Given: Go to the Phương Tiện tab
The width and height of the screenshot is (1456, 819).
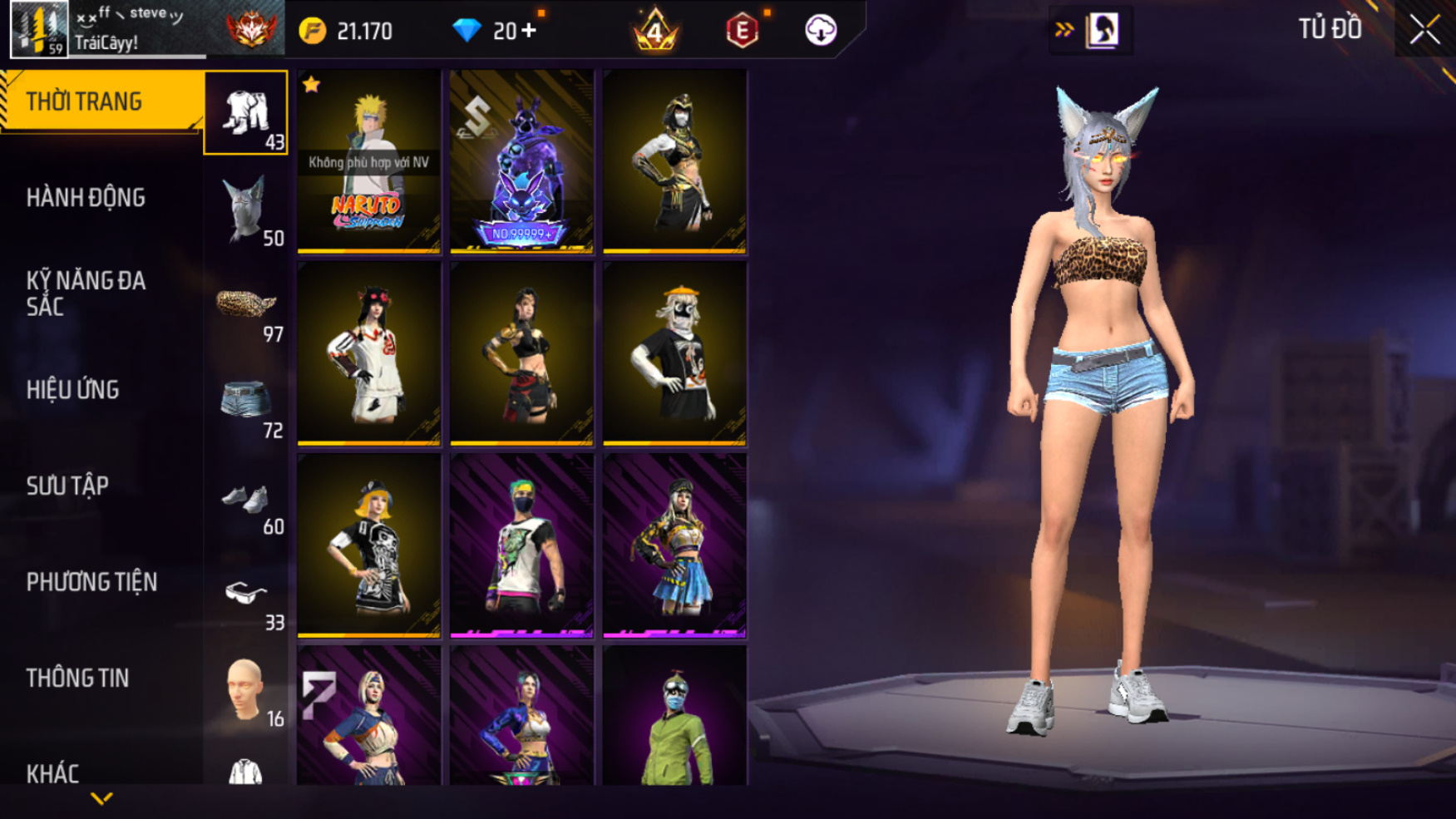Looking at the screenshot, I should (x=91, y=582).
